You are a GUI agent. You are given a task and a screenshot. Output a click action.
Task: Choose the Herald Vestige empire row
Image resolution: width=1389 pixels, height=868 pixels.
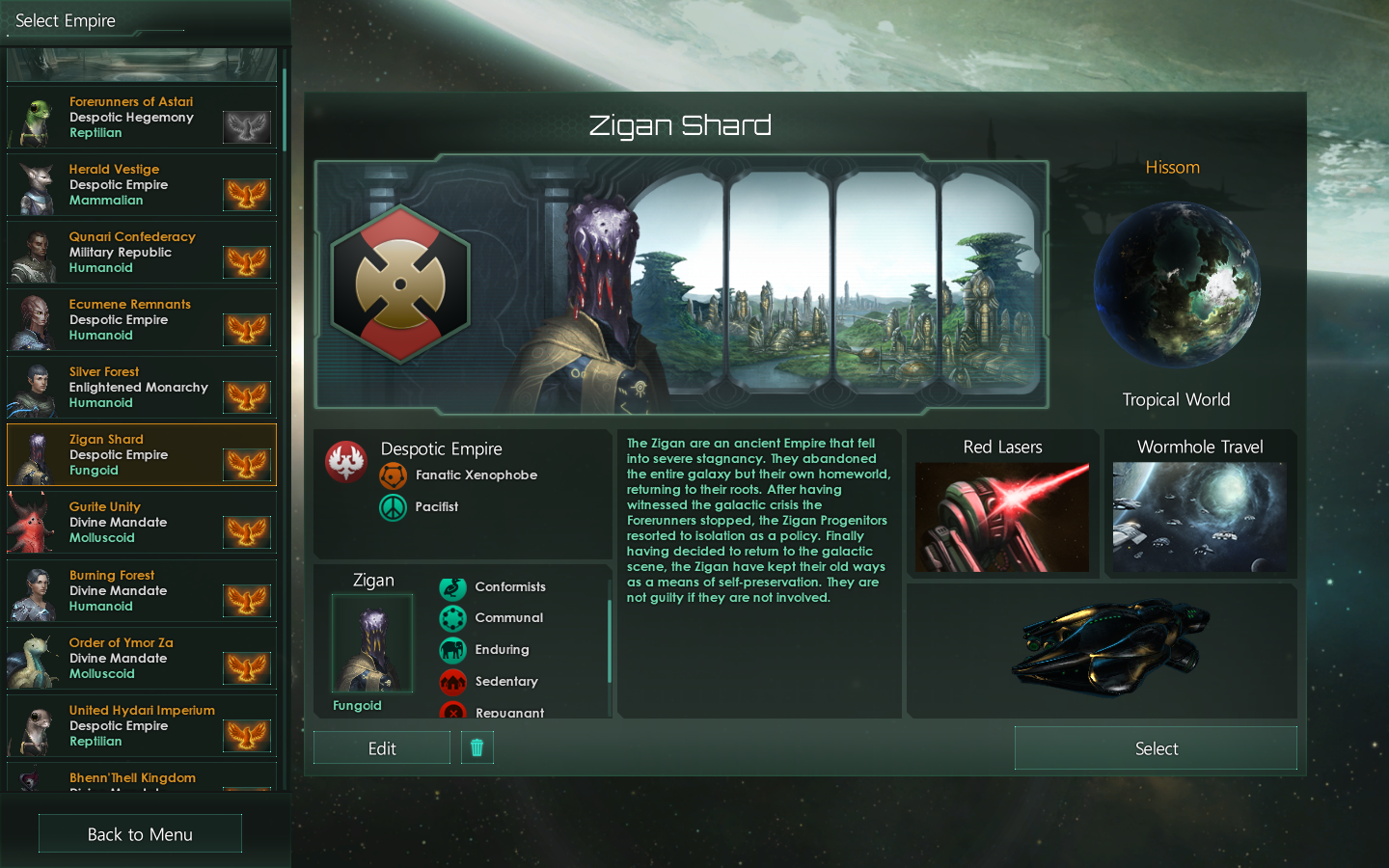click(141, 184)
